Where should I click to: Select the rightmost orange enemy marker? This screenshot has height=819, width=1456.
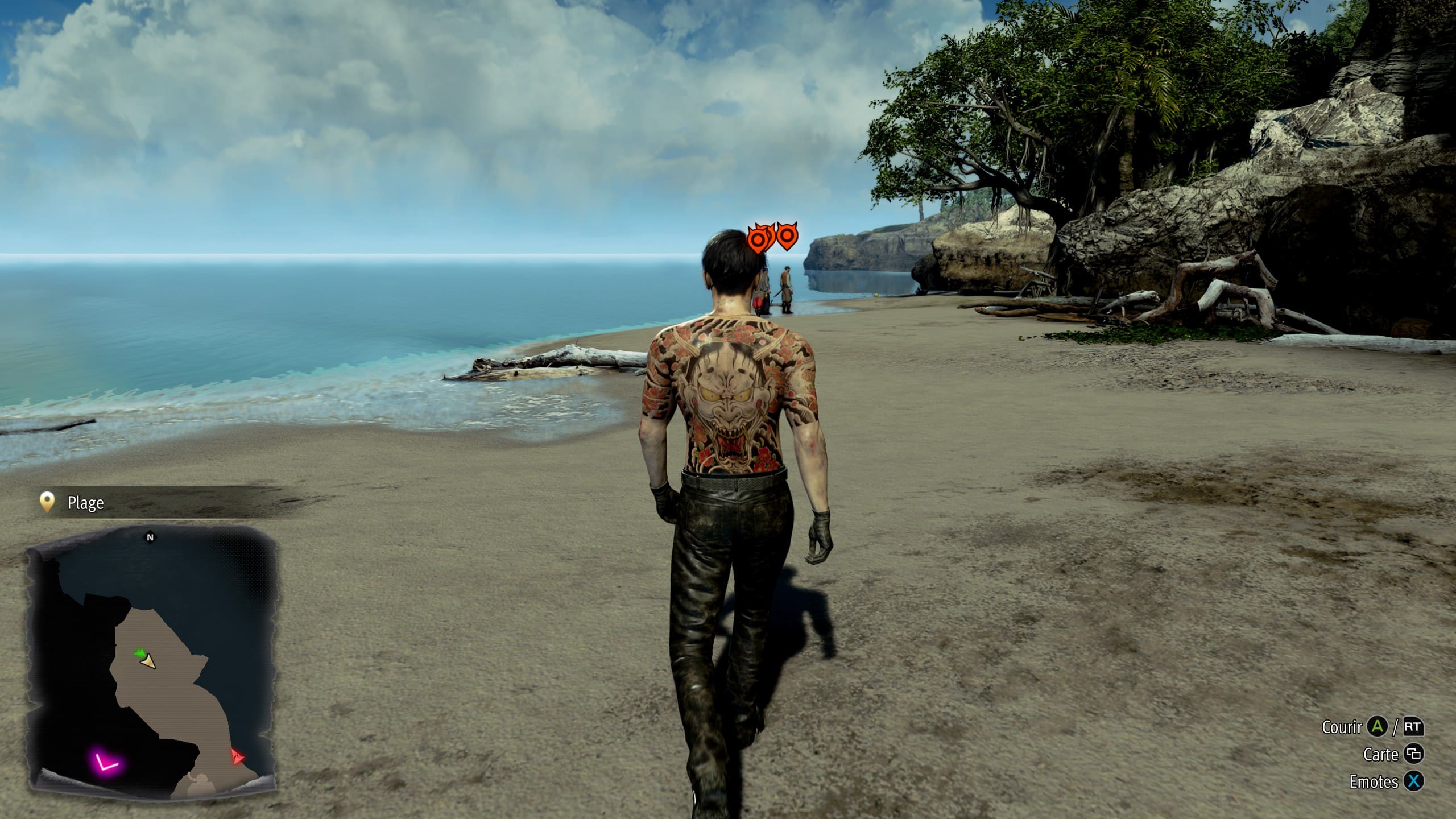pos(787,235)
